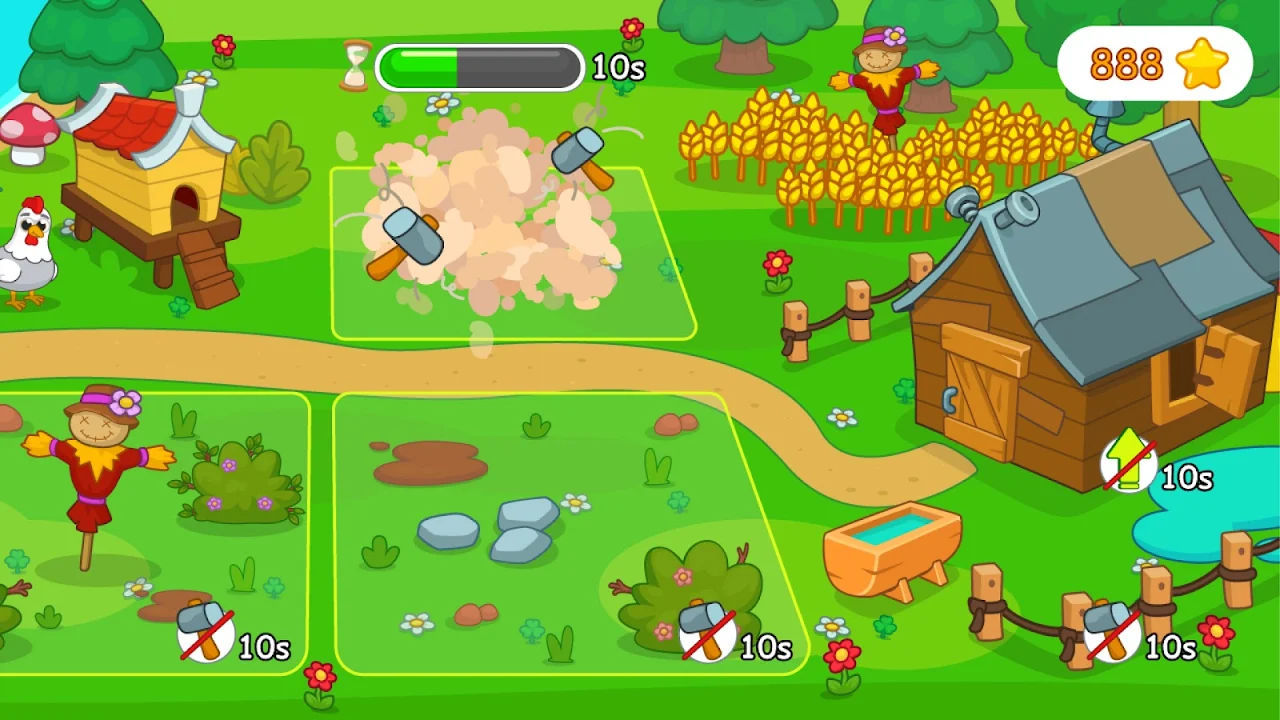Screen dimensions: 1280x720
Task: Click the hammer icon on the scarecrow plot
Action: pyautogui.click(x=206, y=631)
